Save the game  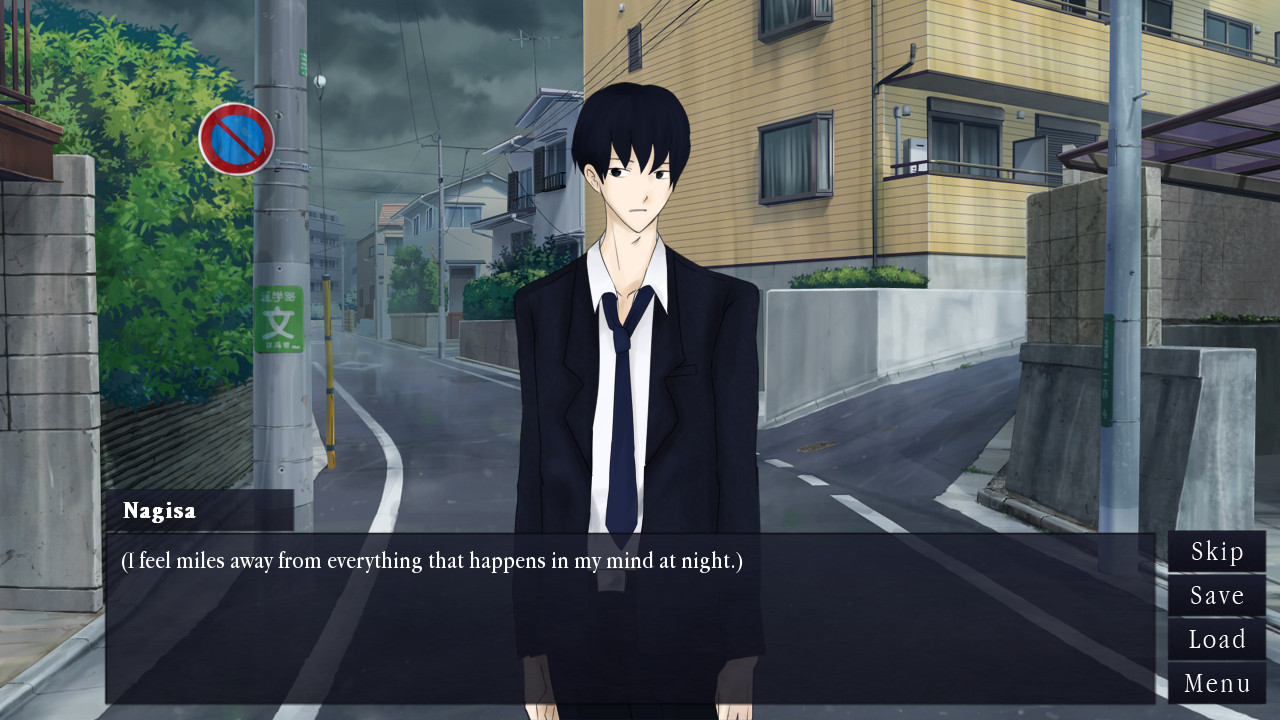tap(1216, 596)
